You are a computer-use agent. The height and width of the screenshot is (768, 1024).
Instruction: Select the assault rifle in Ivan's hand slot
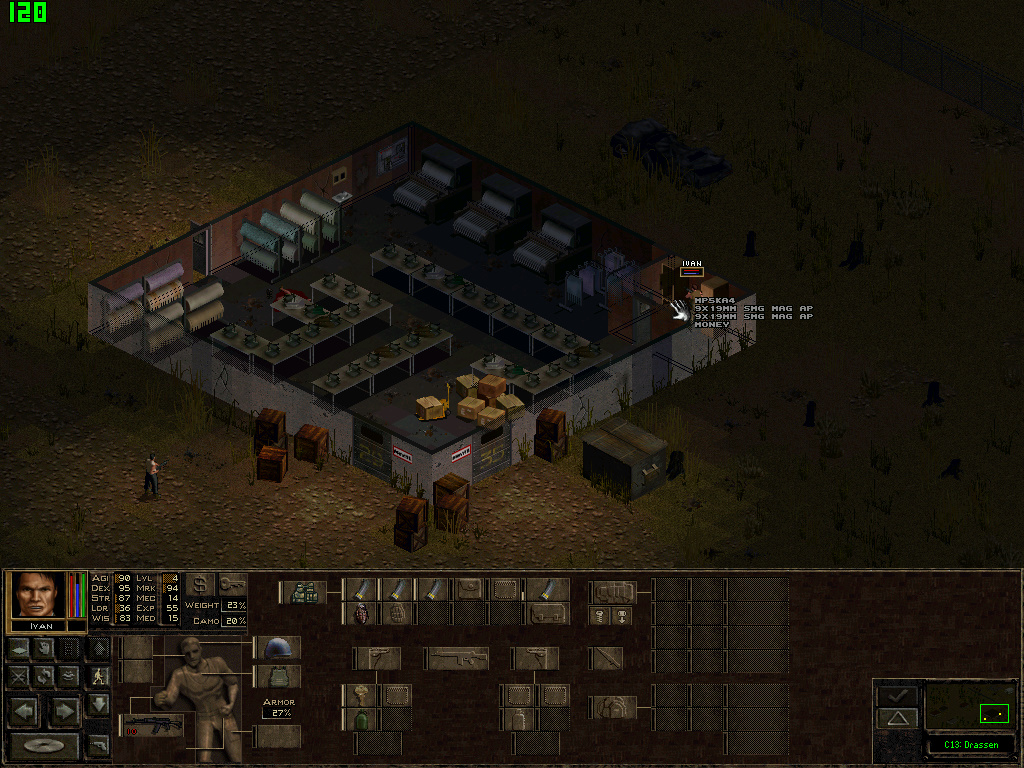[152, 724]
